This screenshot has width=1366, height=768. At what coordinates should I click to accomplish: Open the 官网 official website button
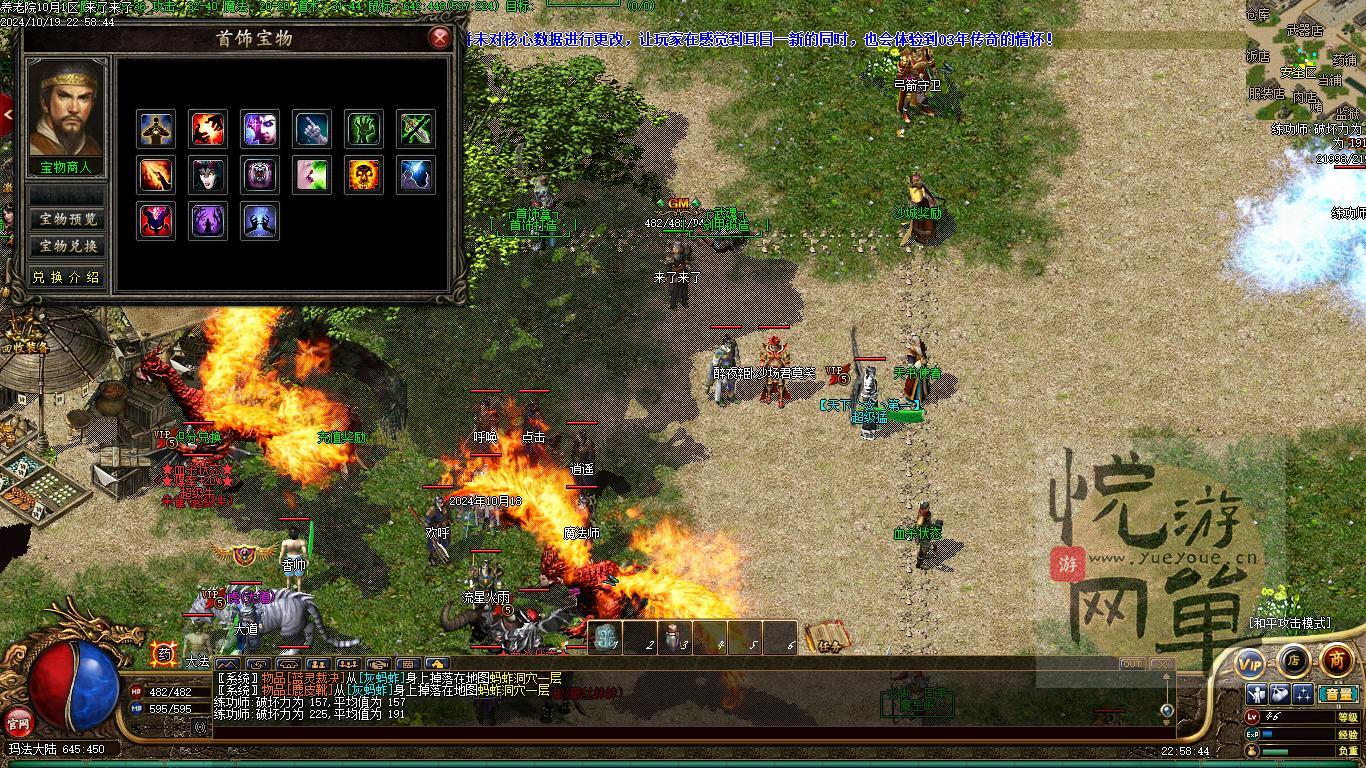point(19,720)
